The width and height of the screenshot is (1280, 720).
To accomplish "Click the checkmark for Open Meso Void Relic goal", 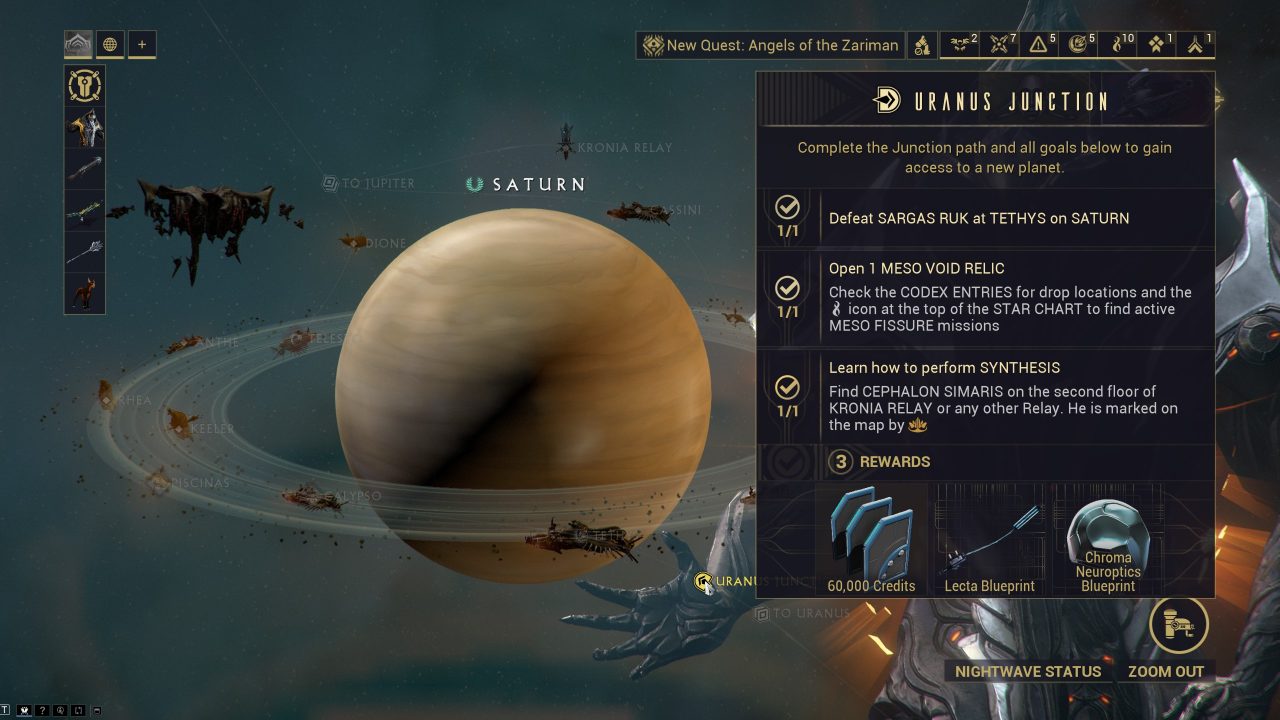I will coord(787,290).
